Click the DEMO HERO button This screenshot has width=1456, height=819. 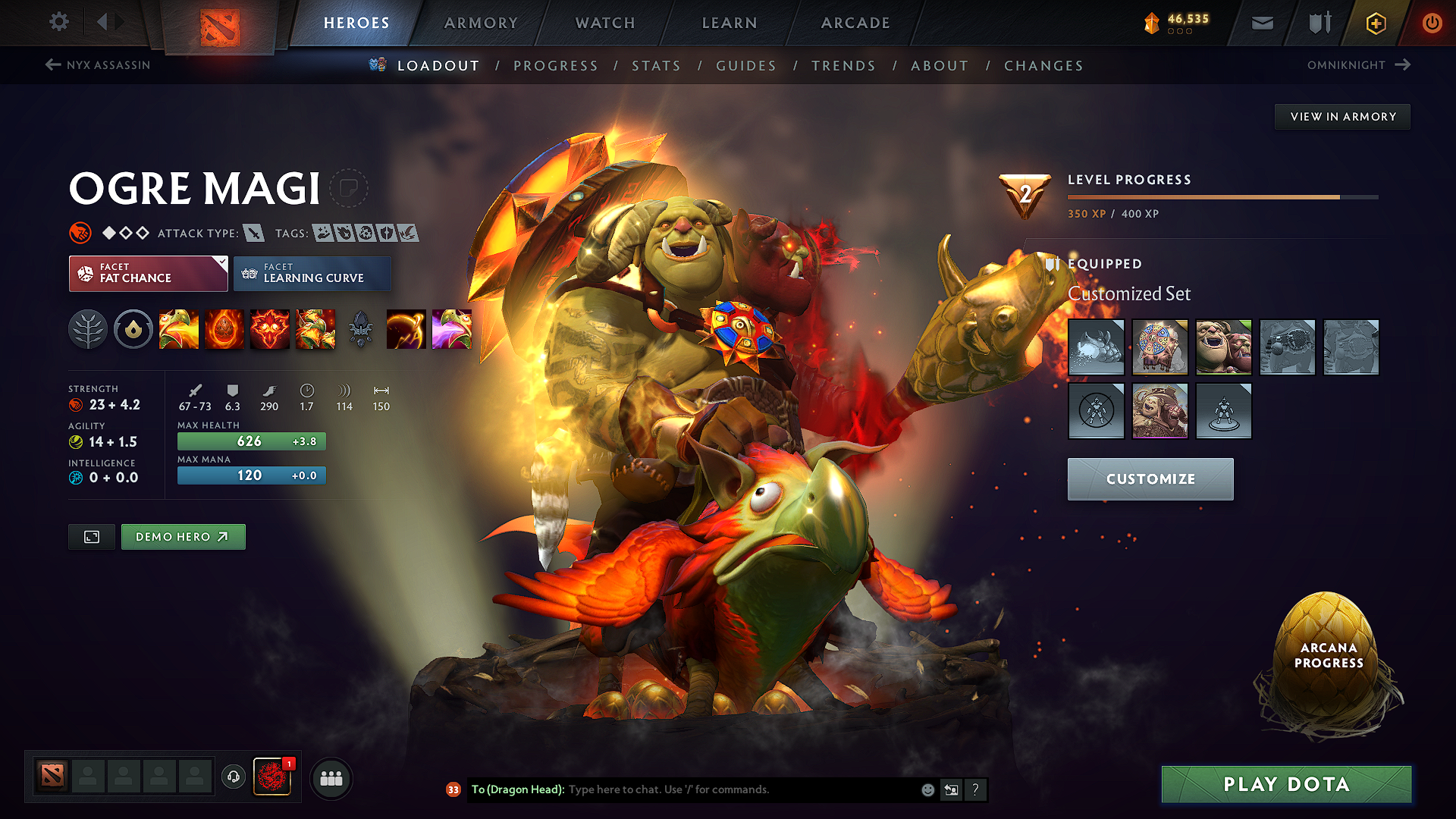(183, 536)
